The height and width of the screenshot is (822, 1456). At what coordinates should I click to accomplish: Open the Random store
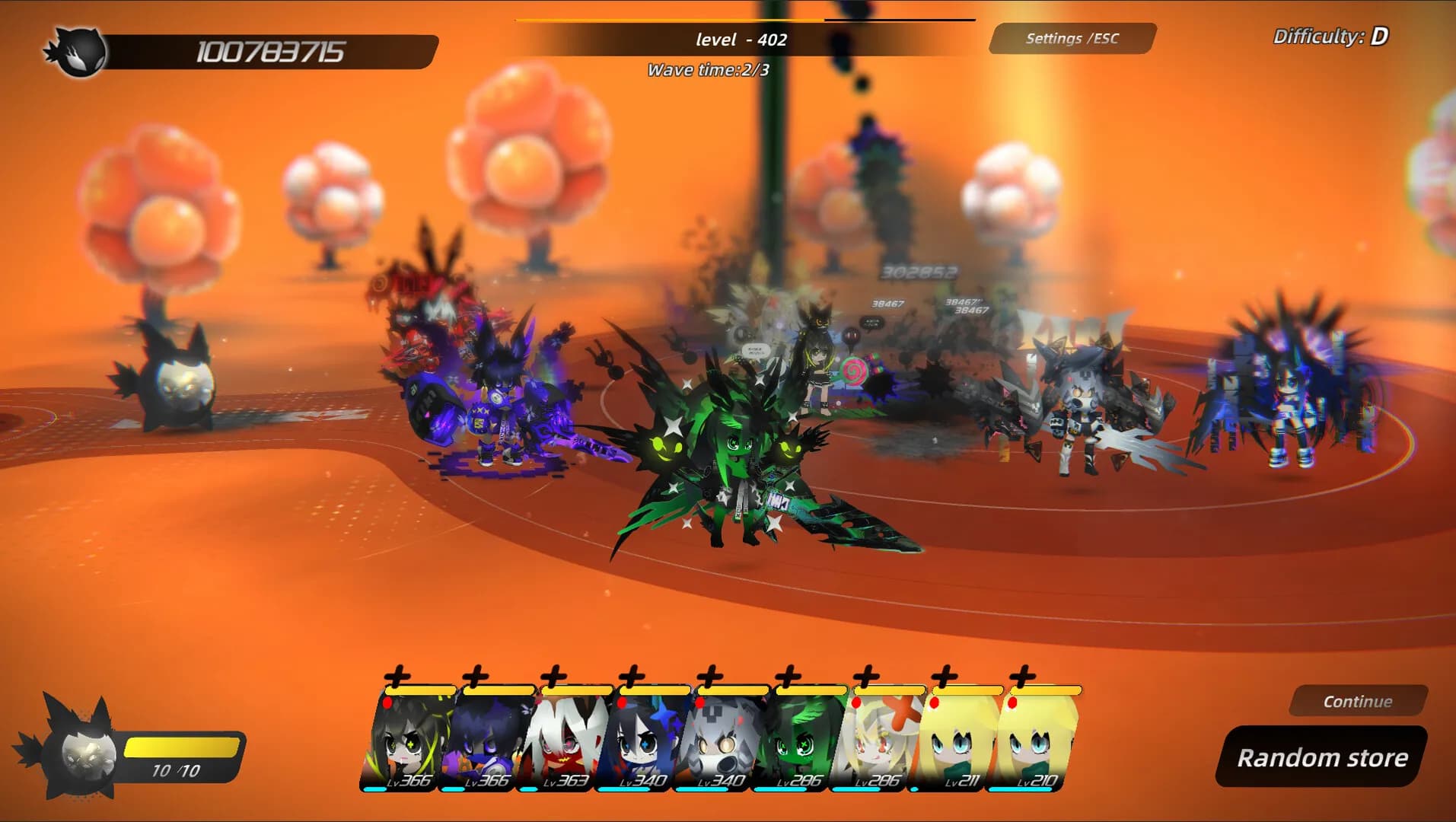point(1321,757)
